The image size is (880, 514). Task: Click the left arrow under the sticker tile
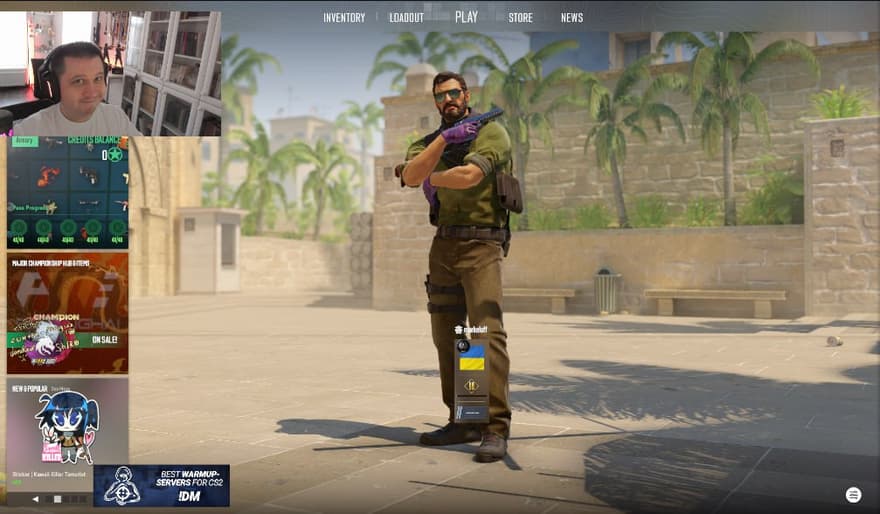[x=36, y=498]
